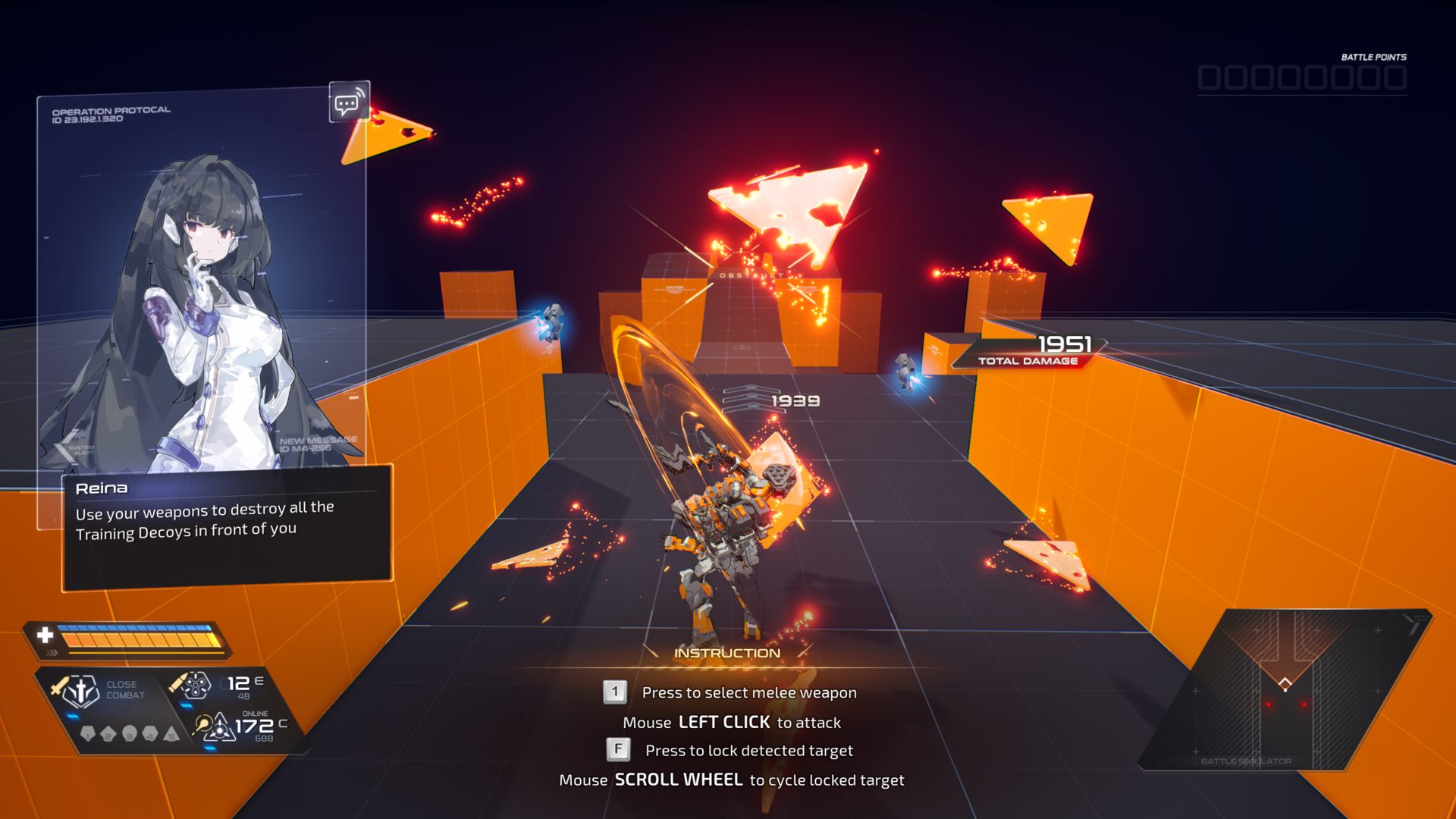Choose the diamond slot numbered 2
Screen dimensions: 1456x819
108,734
